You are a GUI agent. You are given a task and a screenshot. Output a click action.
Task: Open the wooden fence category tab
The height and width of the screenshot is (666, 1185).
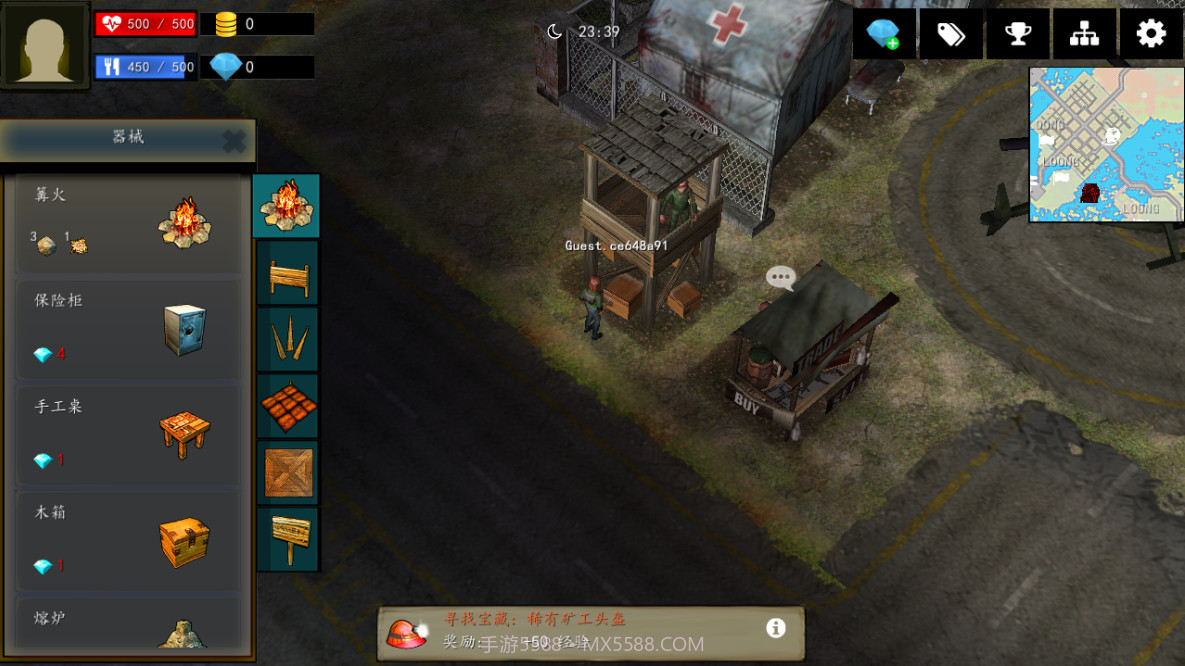[288, 273]
